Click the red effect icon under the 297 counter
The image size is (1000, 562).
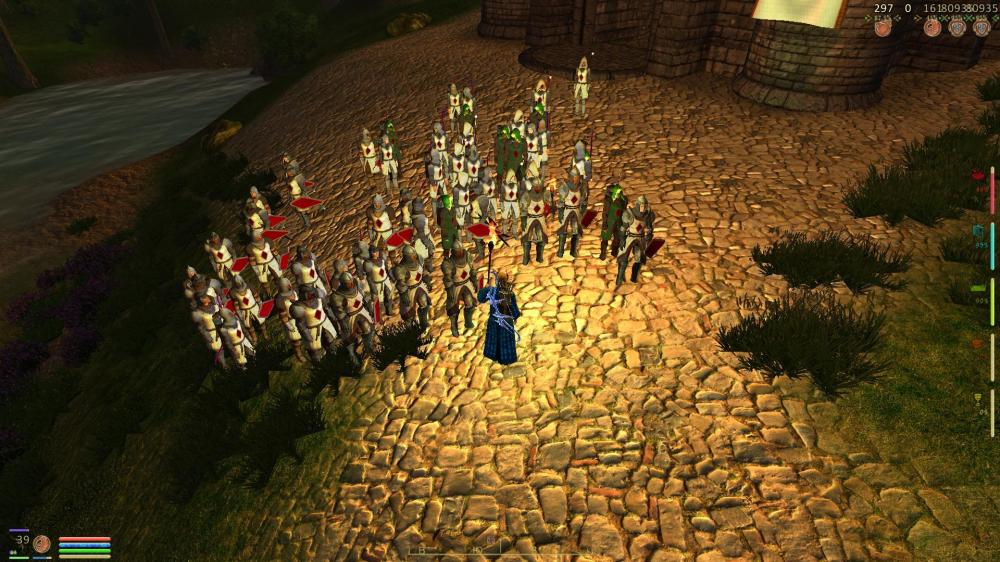(x=882, y=28)
